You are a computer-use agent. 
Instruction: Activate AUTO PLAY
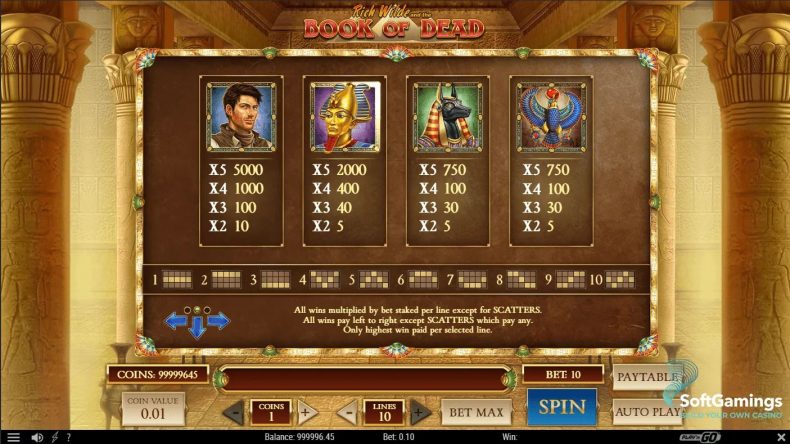click(645, 410)
